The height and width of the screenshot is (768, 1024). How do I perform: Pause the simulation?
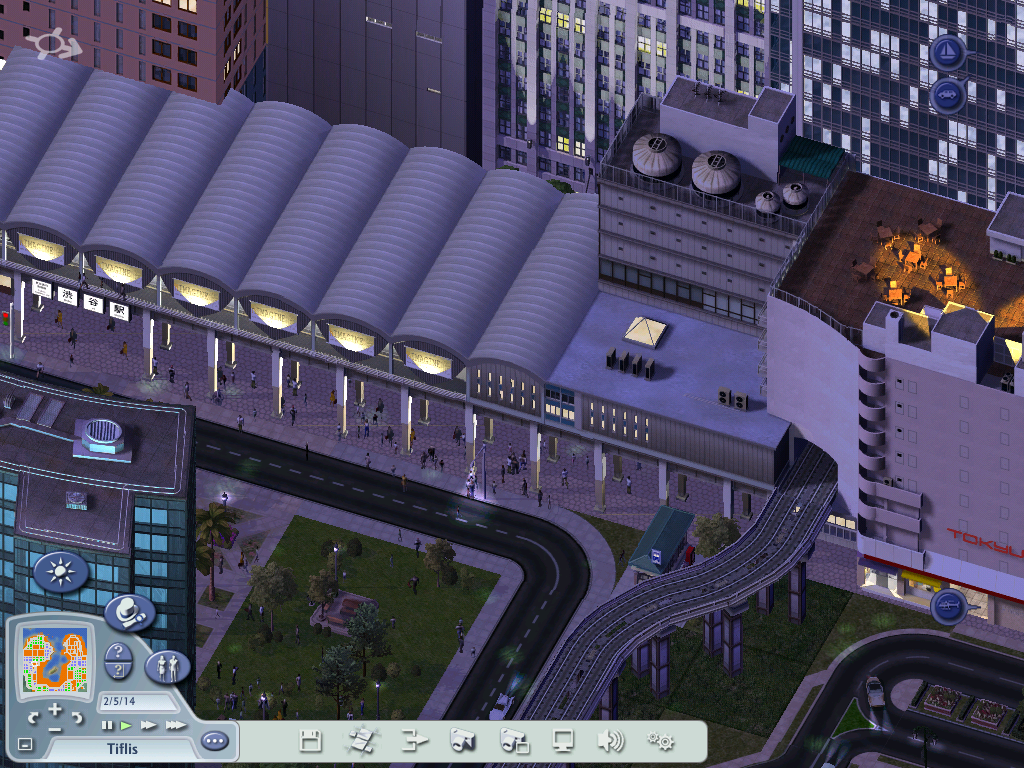[107, 725]
